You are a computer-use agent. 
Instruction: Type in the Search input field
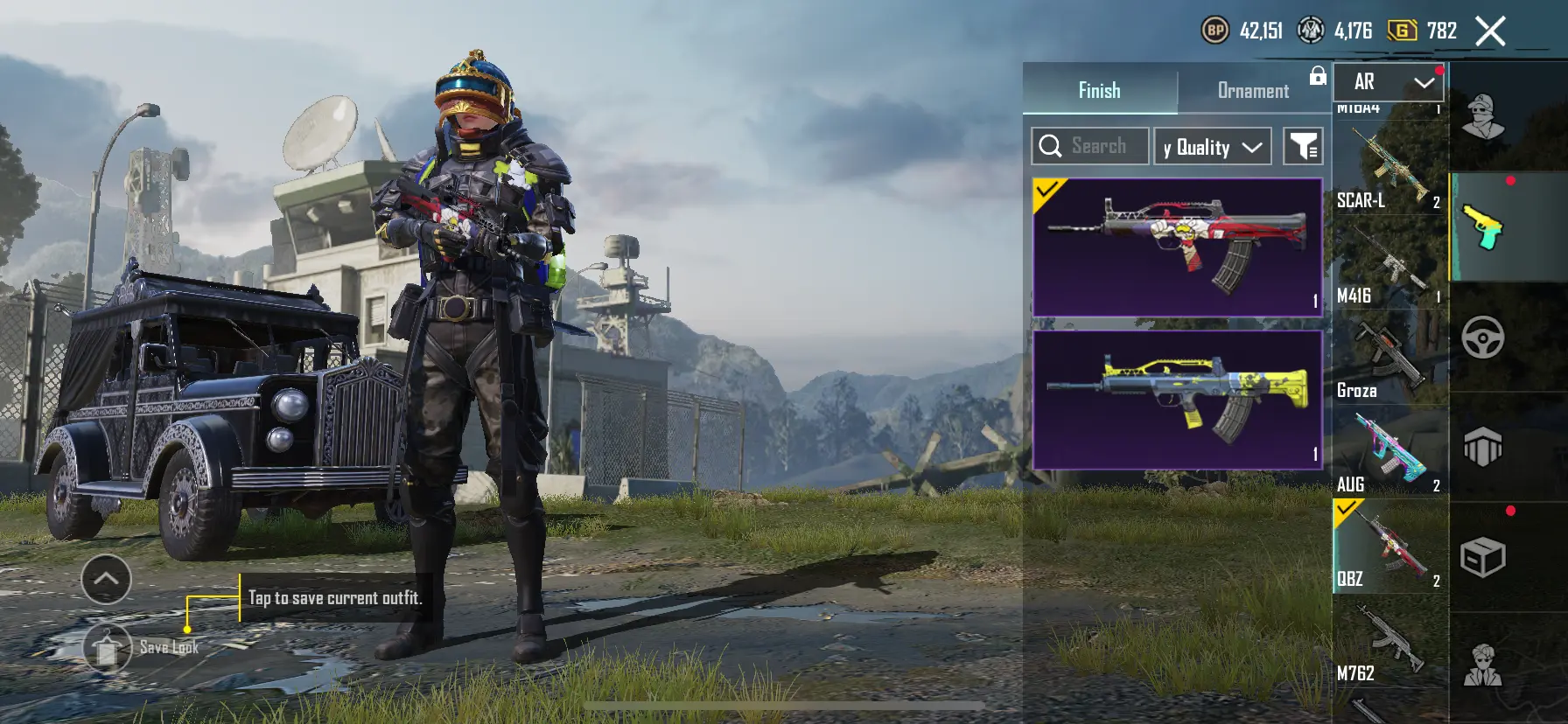pos(1102,145)
